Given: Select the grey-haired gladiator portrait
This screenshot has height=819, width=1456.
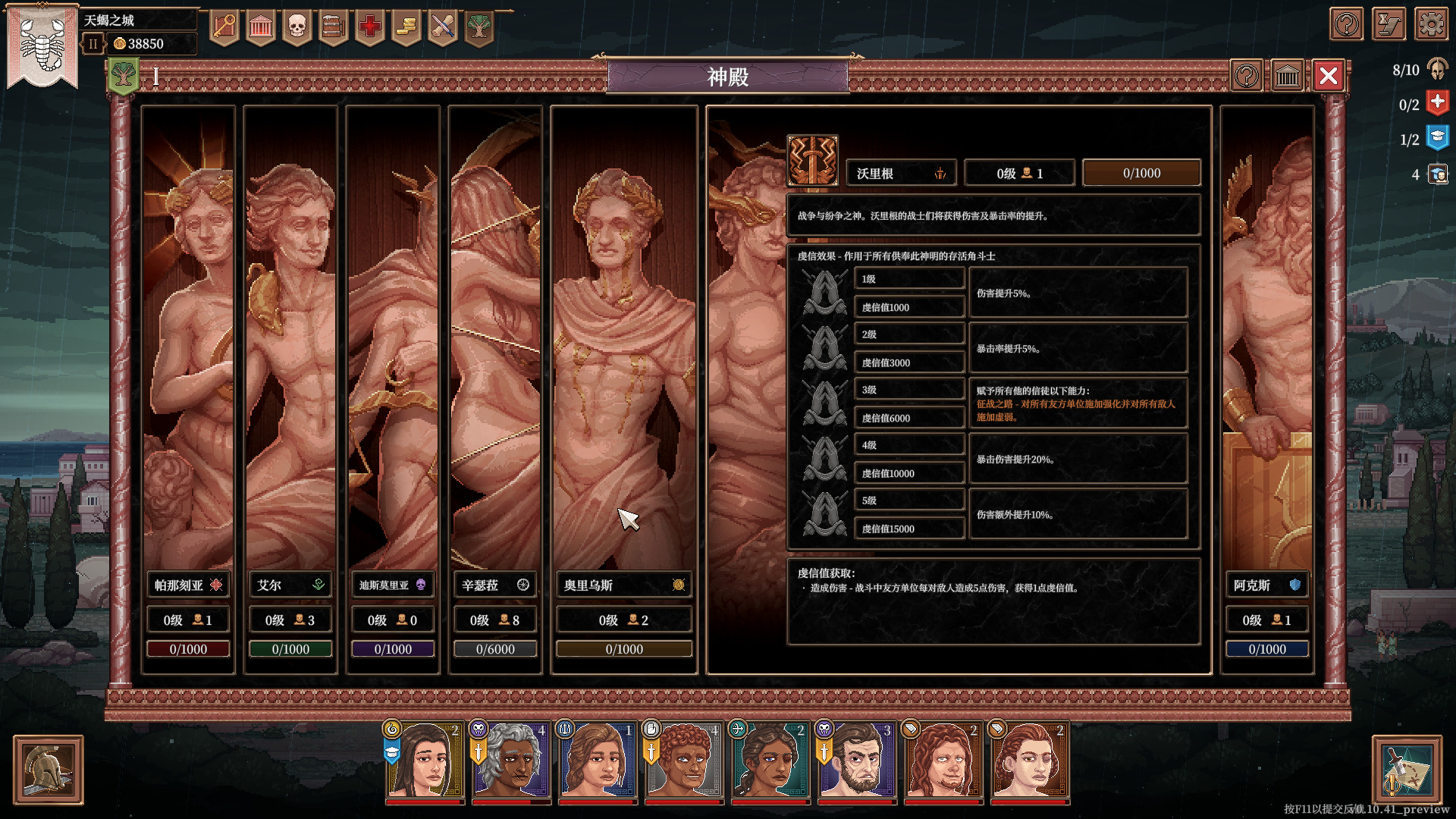Looking at the screenshot, I should pyautogui.click(x=511, y=762).
